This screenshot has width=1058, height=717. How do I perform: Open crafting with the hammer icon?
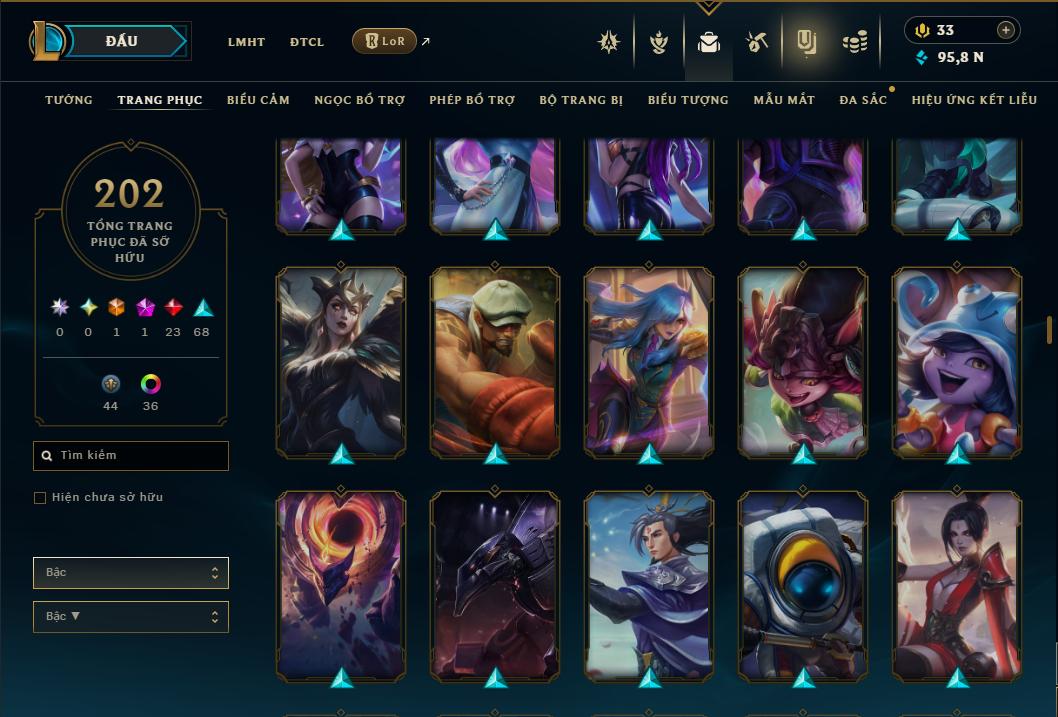click(756, 42)
